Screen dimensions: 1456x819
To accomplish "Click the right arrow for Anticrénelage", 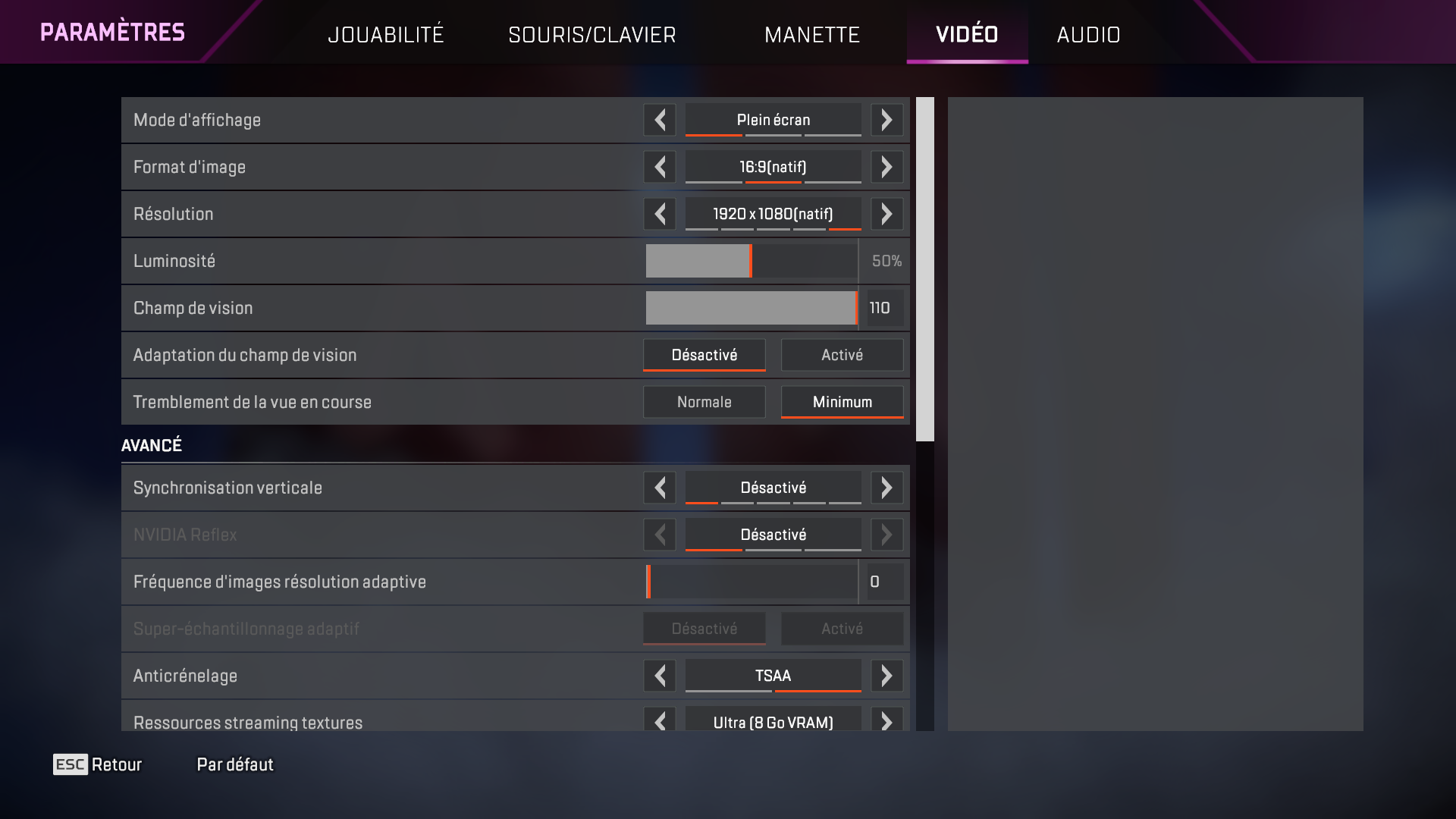I will tap(886, 676).
